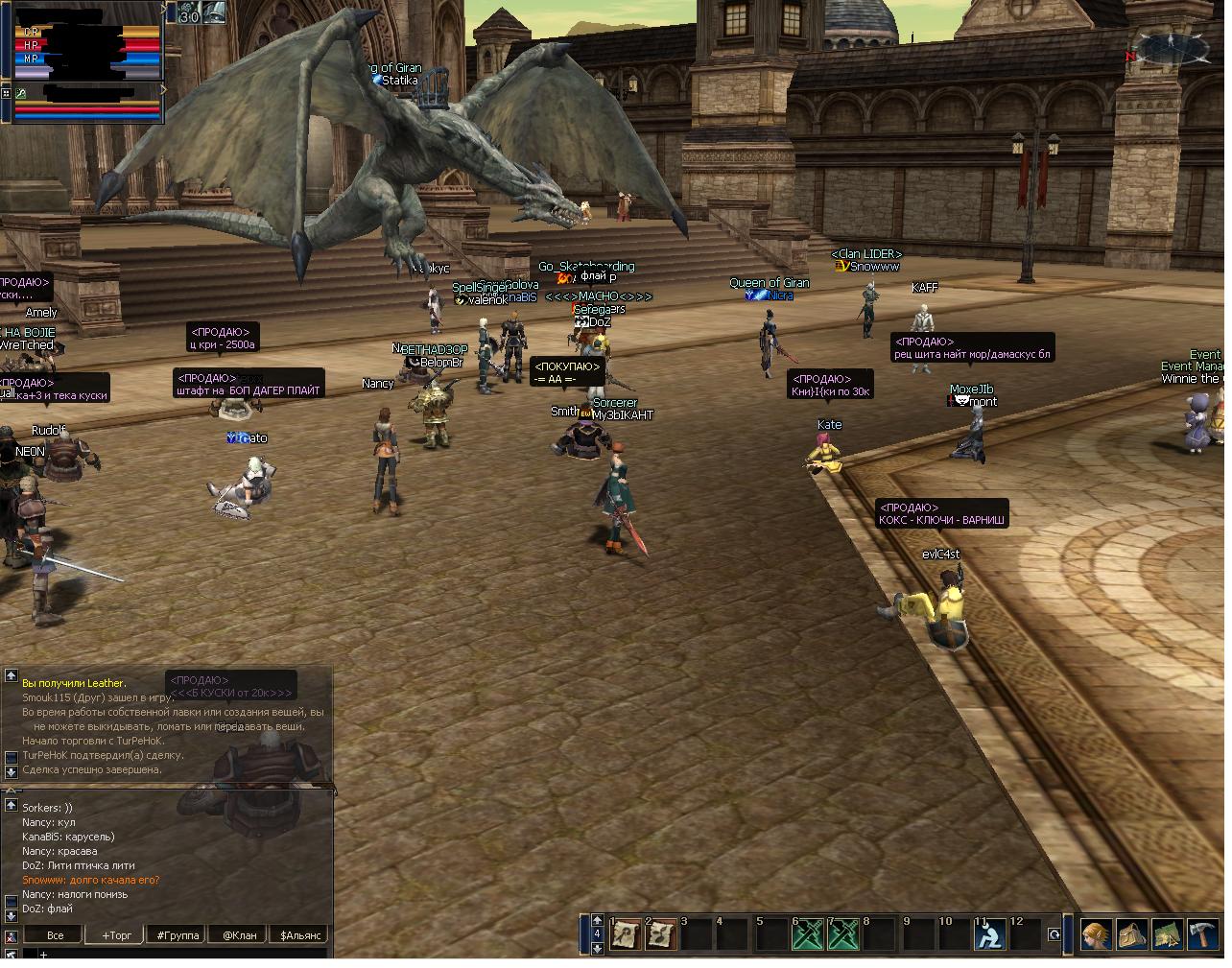The height and width of the screenshot is (968, 1232).
Task: Switch hotbar to the next page with down arrow
Action: (597, 948)
